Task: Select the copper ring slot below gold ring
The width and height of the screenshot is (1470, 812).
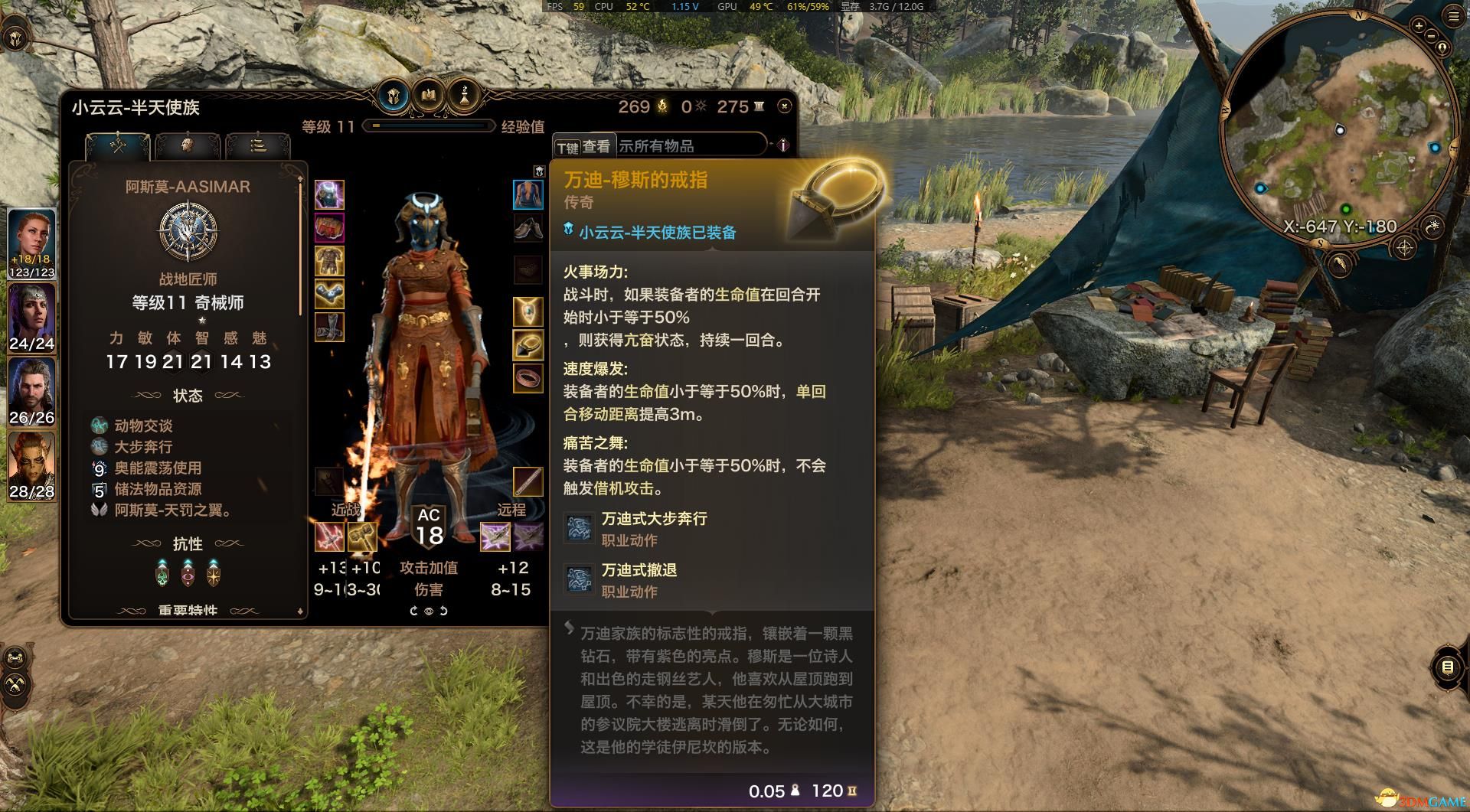Action: pos(528,378)
